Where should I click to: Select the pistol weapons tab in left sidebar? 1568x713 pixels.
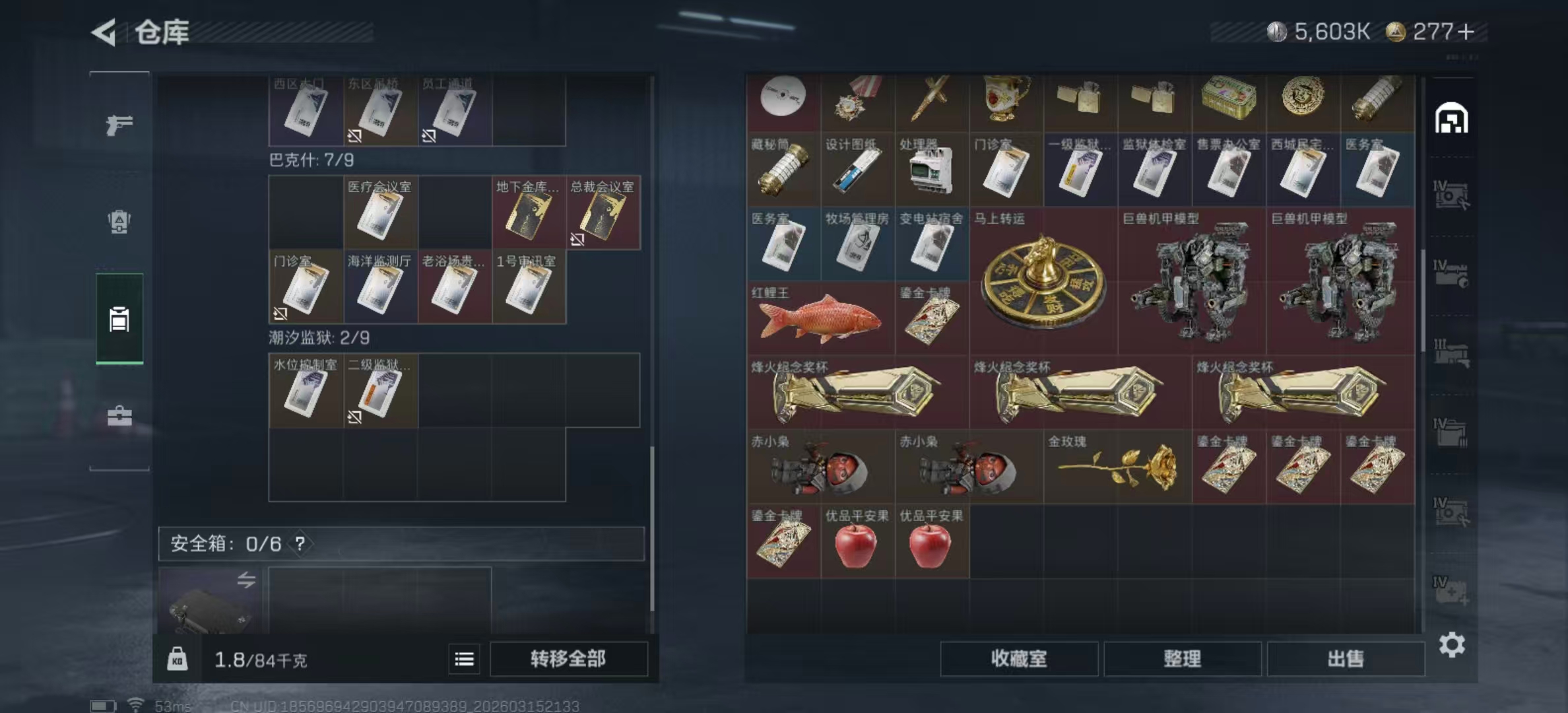(x=119, y=124)
